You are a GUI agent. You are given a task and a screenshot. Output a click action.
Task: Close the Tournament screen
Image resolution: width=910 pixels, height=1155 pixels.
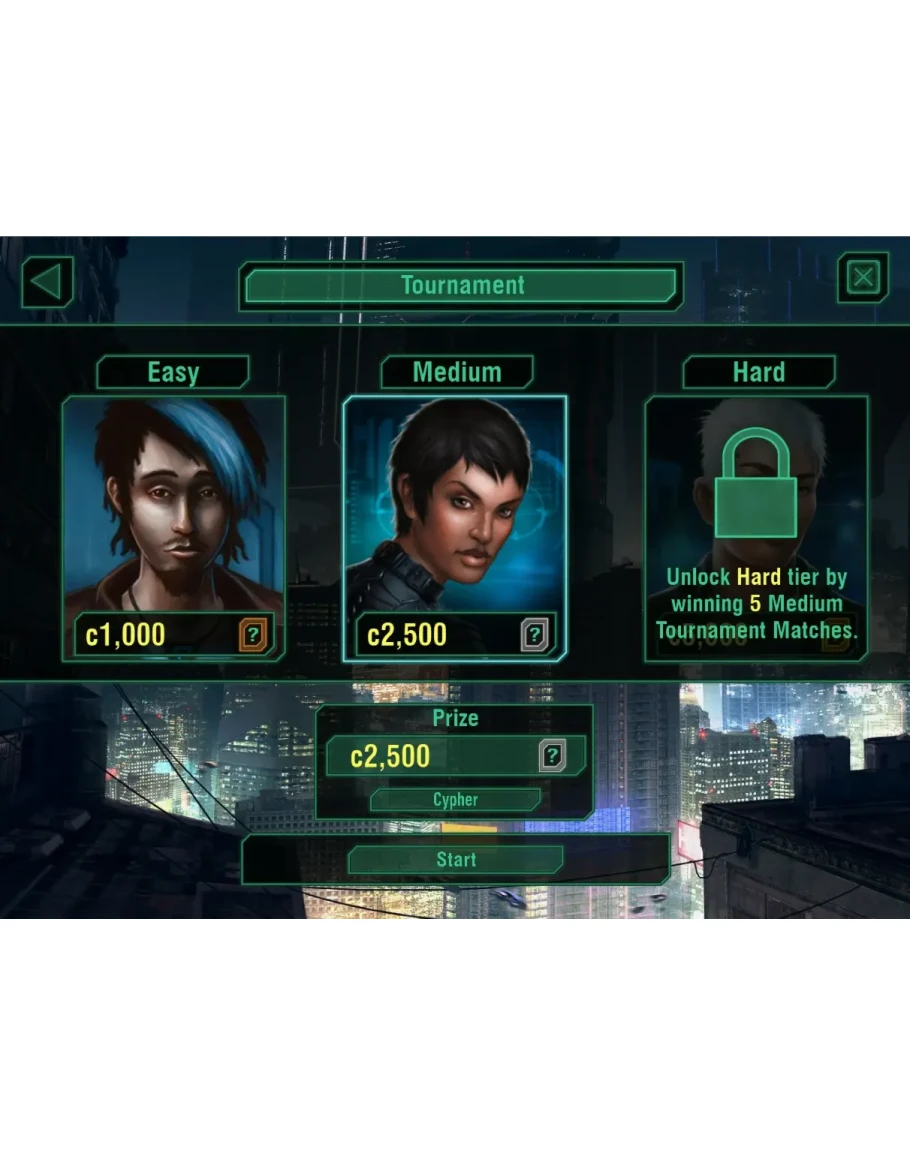(863, 278)
